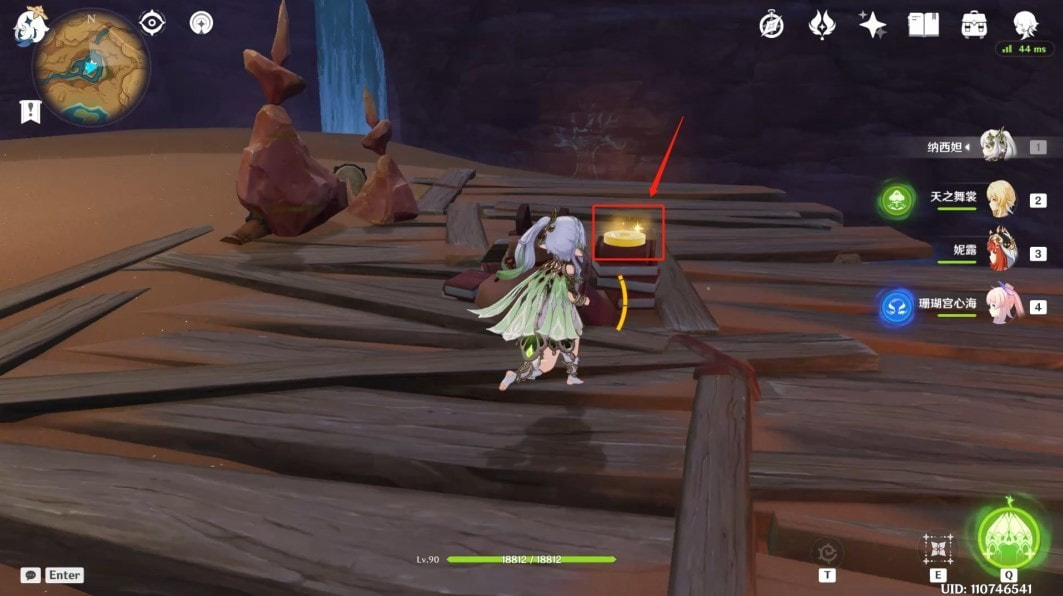Switch to party member 妮露
1063x596 pixels.
point(1002,251)
